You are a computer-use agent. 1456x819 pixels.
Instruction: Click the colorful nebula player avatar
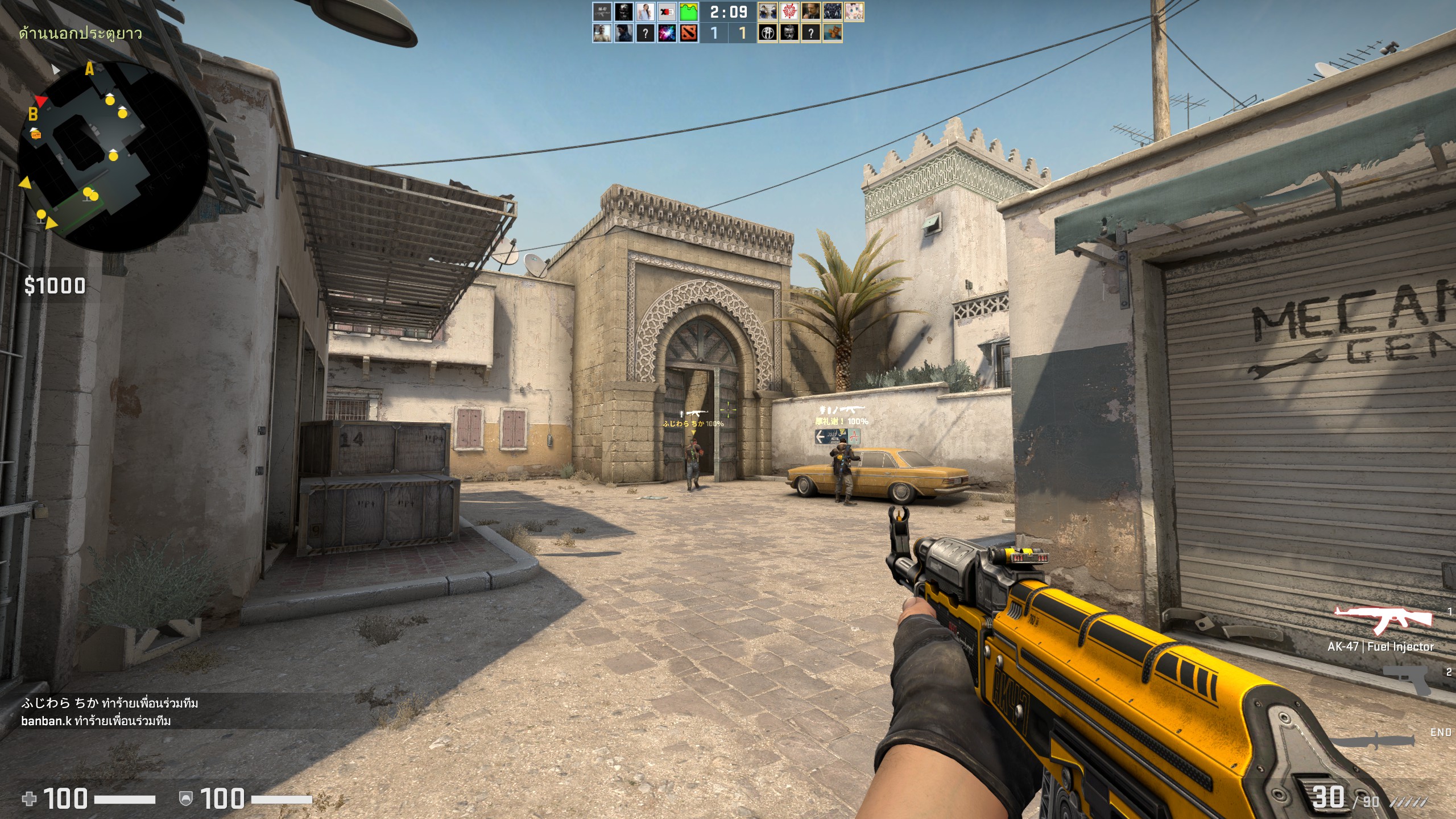pos(667,34)
